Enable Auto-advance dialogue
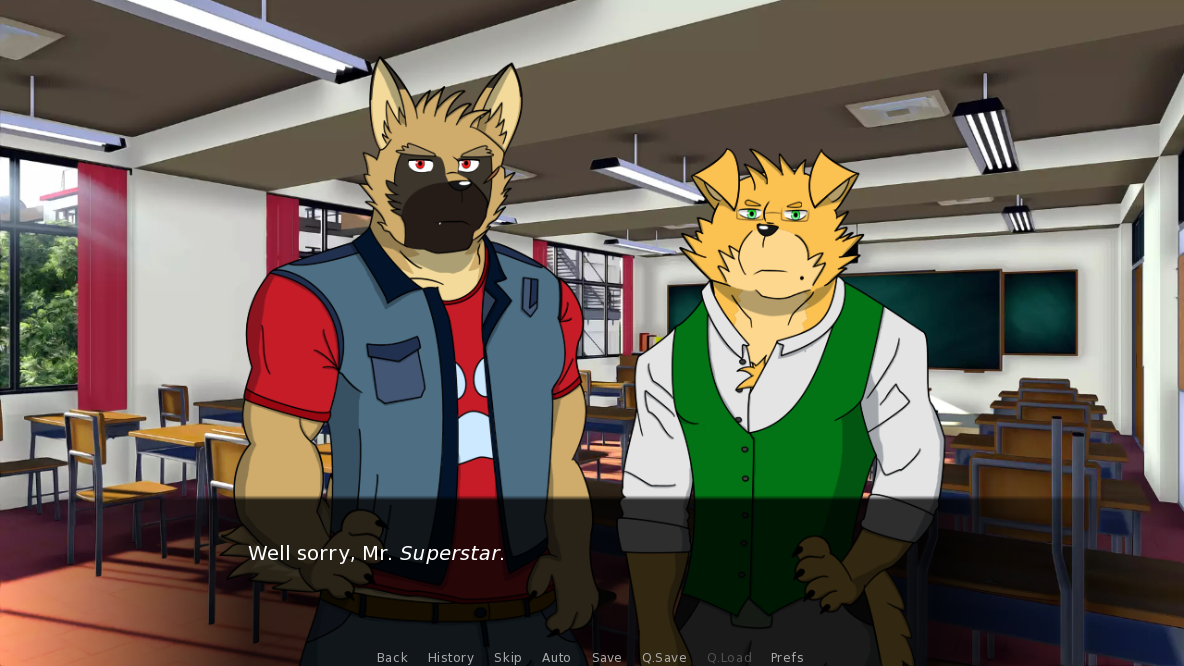 pos(556,657)
